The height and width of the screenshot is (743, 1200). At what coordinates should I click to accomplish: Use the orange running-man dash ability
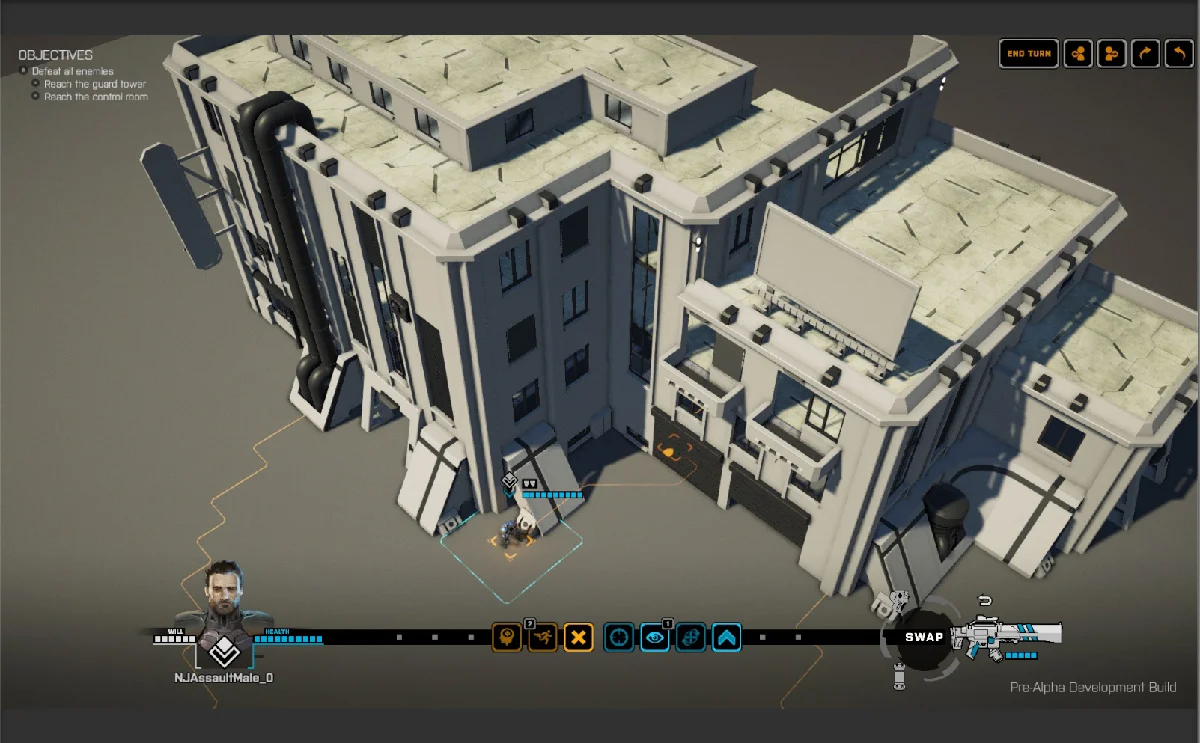(543, 637)
